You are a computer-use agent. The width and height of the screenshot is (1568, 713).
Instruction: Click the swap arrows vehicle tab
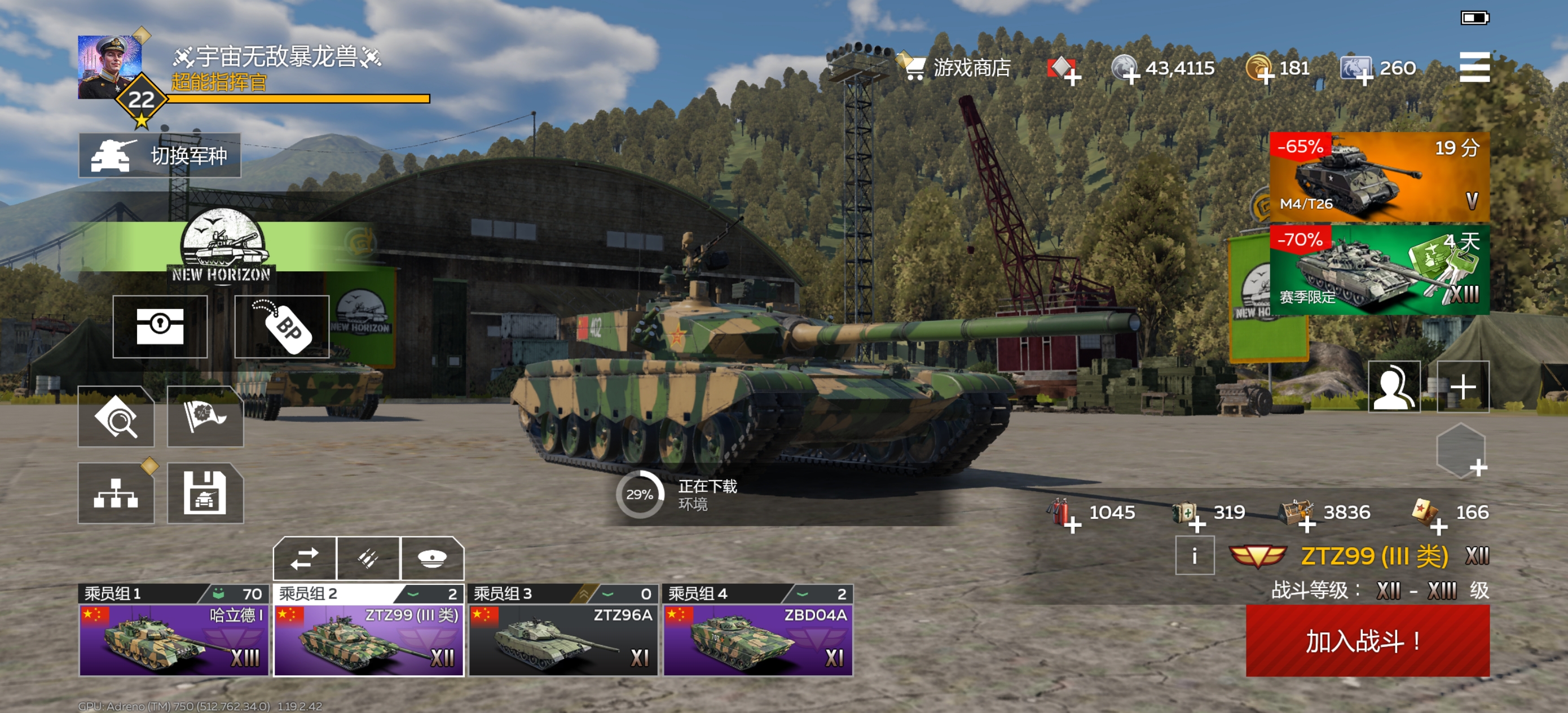(305, 558)
